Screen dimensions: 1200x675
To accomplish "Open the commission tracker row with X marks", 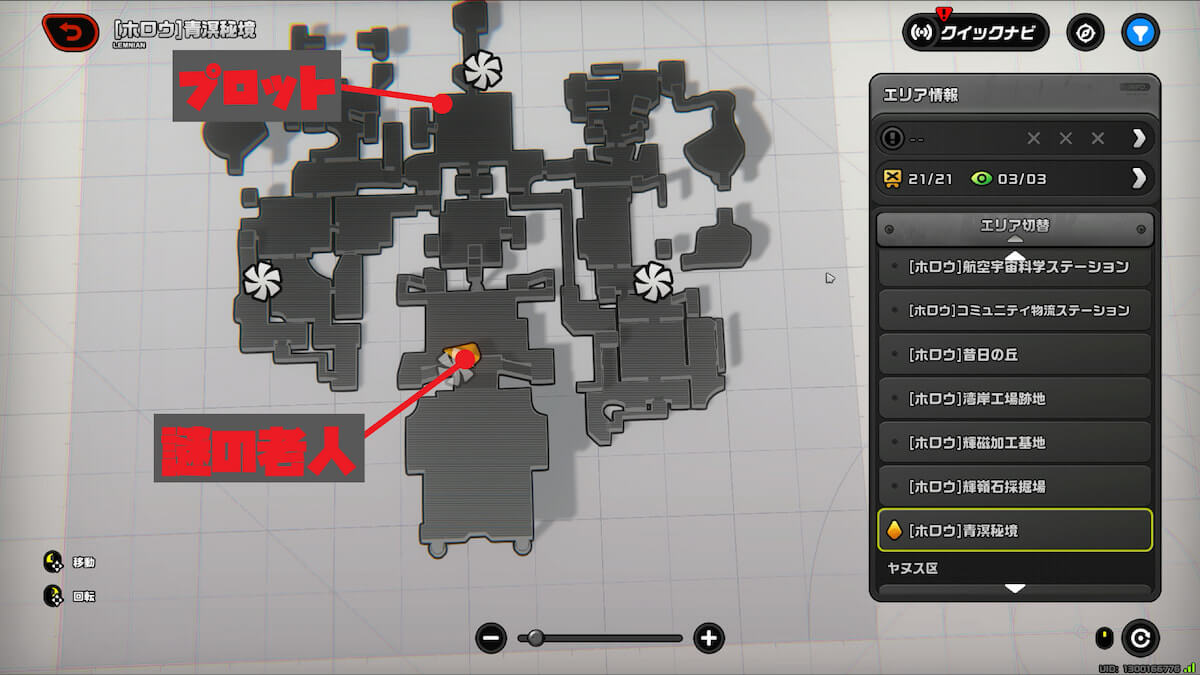I will click(x=1014, y=138).
